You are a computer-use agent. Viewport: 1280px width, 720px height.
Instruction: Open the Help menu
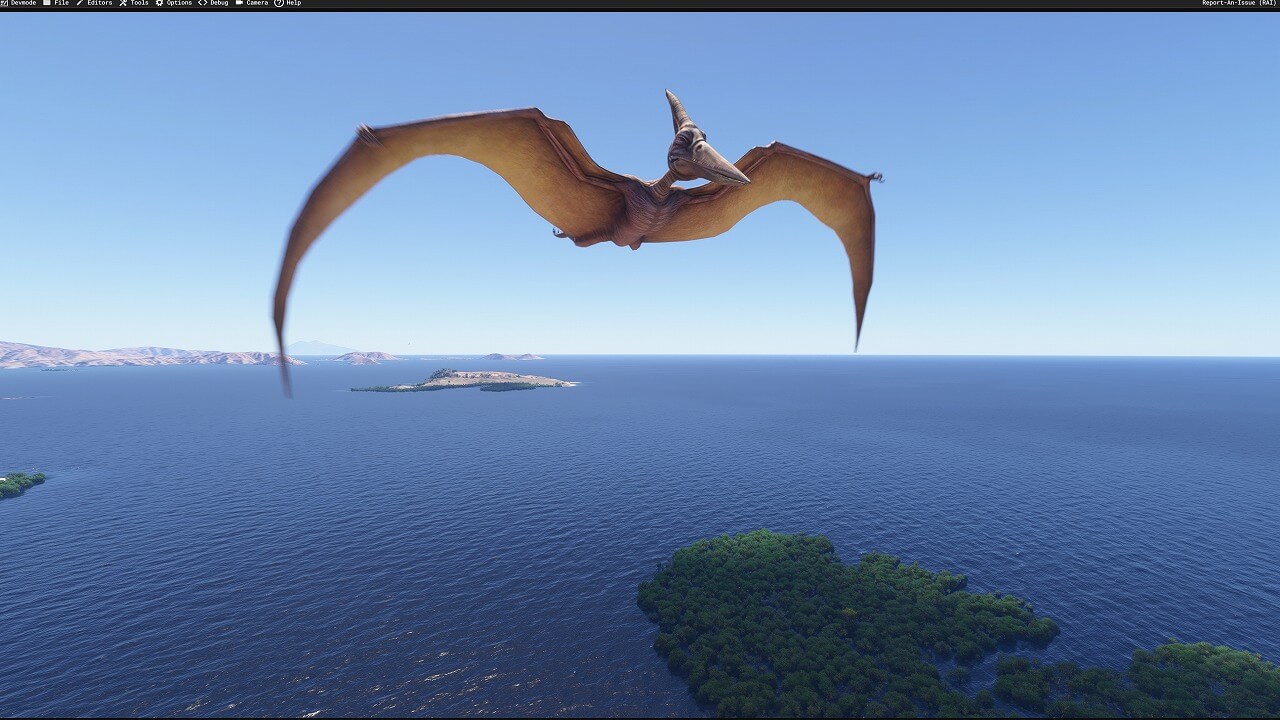[289, 3]
